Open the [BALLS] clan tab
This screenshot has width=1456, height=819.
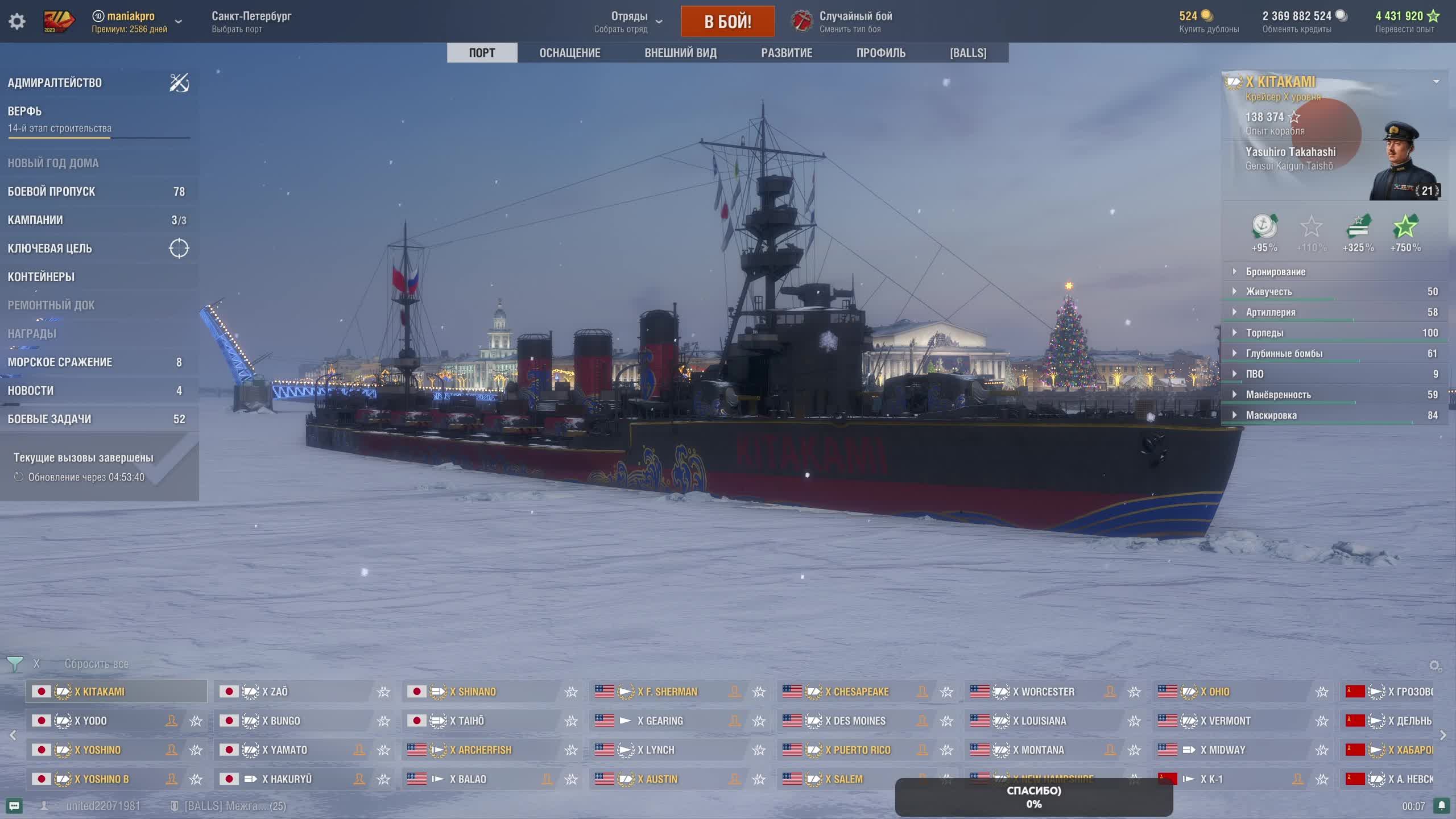click(968, 53)
